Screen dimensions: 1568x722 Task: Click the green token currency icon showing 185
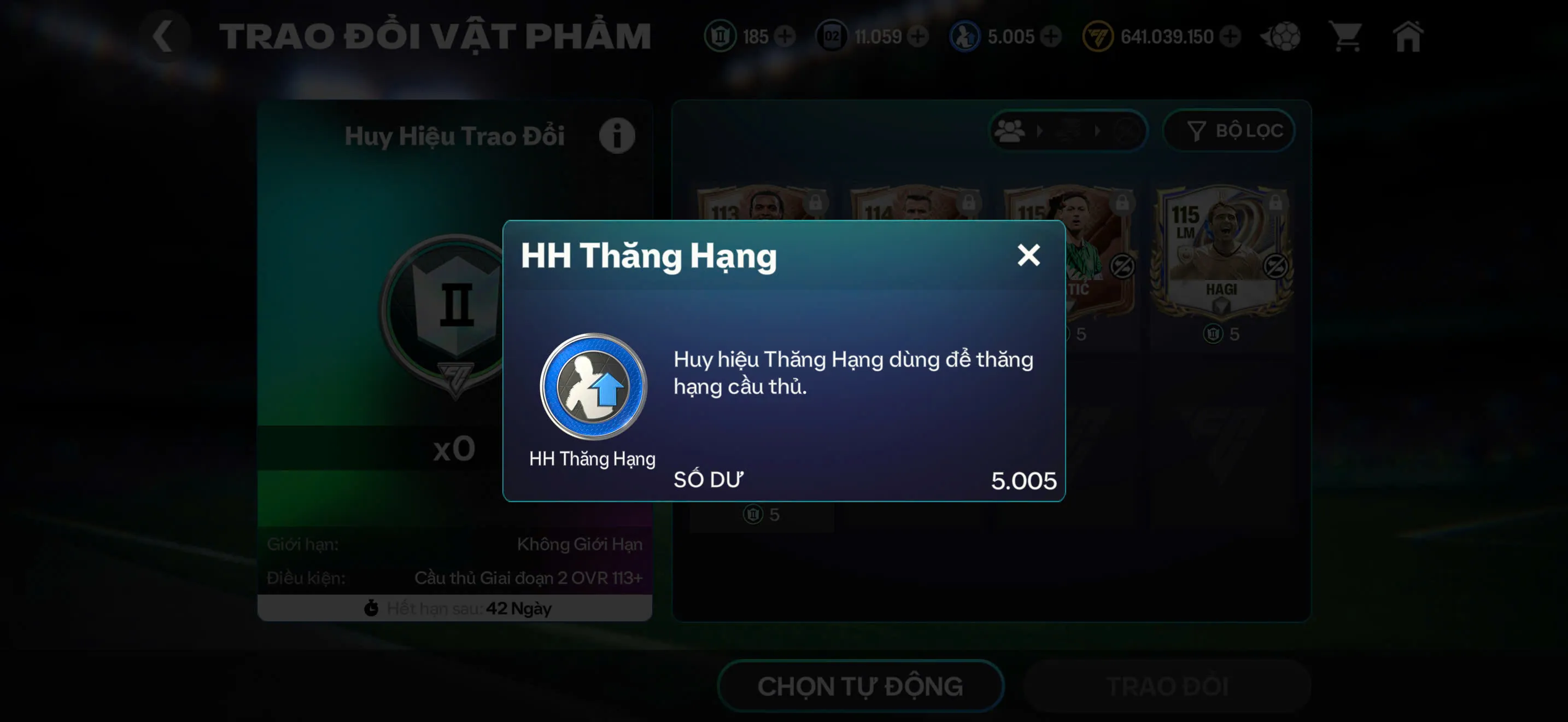[x=722, y=37]
